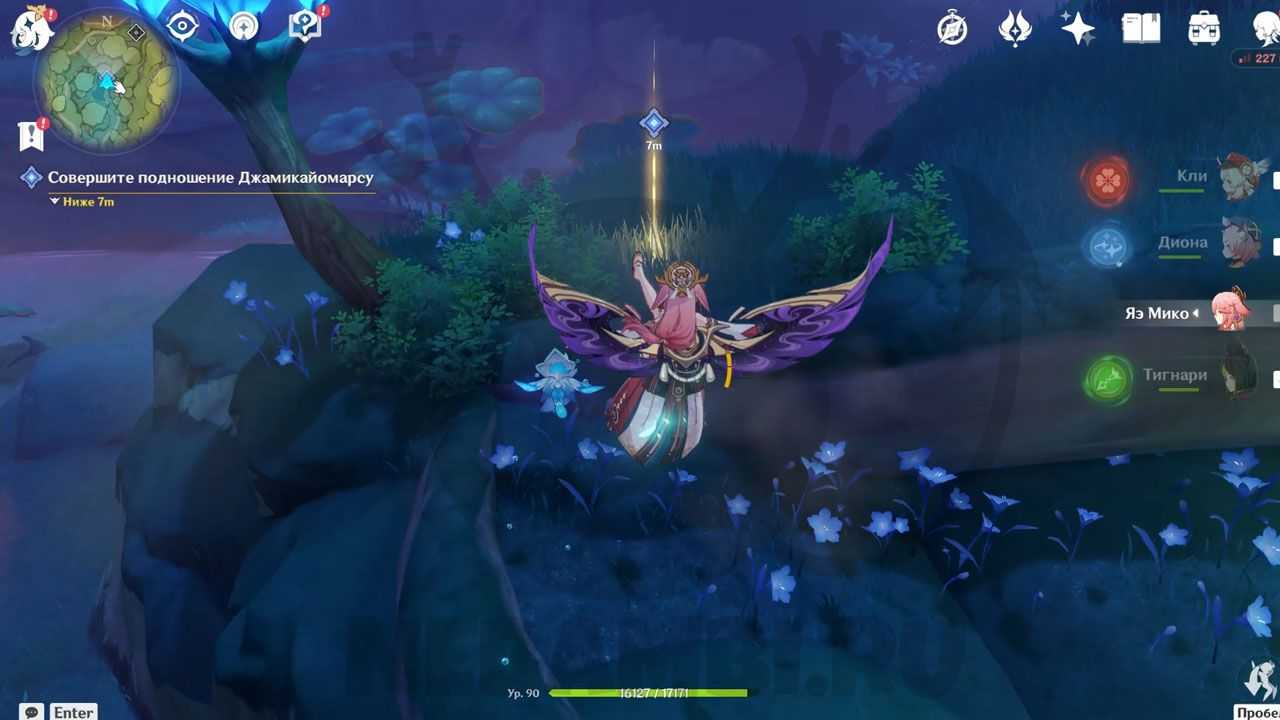Viewport: 1280px width, 720px height.
Task: Click the round signal icon above the quest
Action: pyautogui.click(x=243, y=26)
